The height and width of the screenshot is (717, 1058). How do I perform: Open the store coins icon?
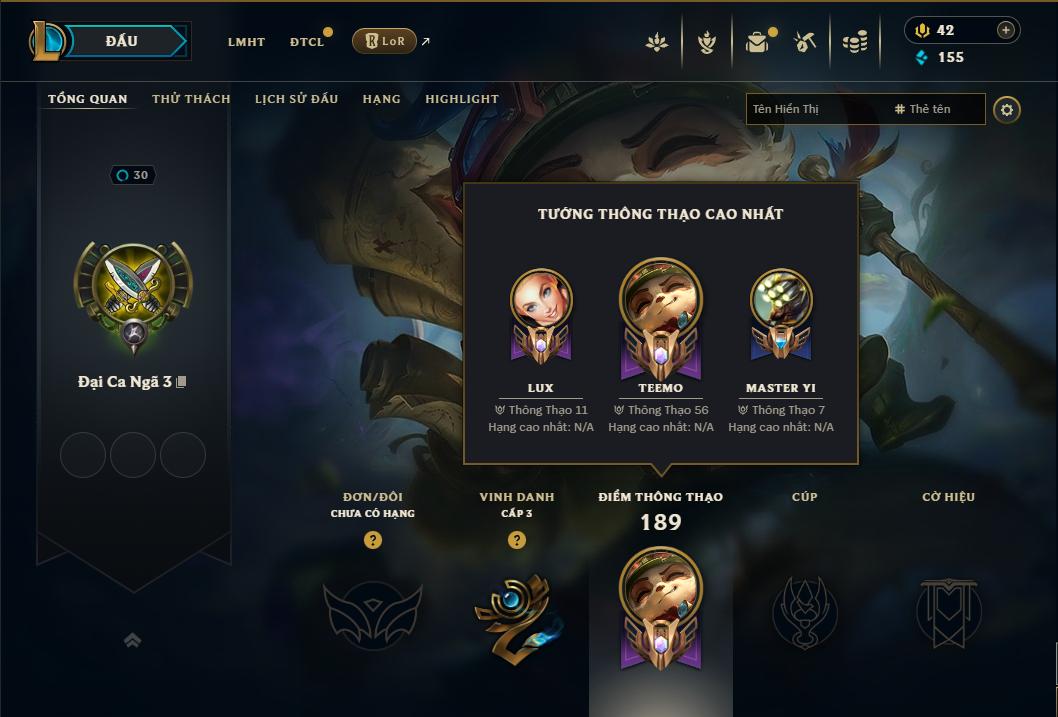(x=854, y=42)
